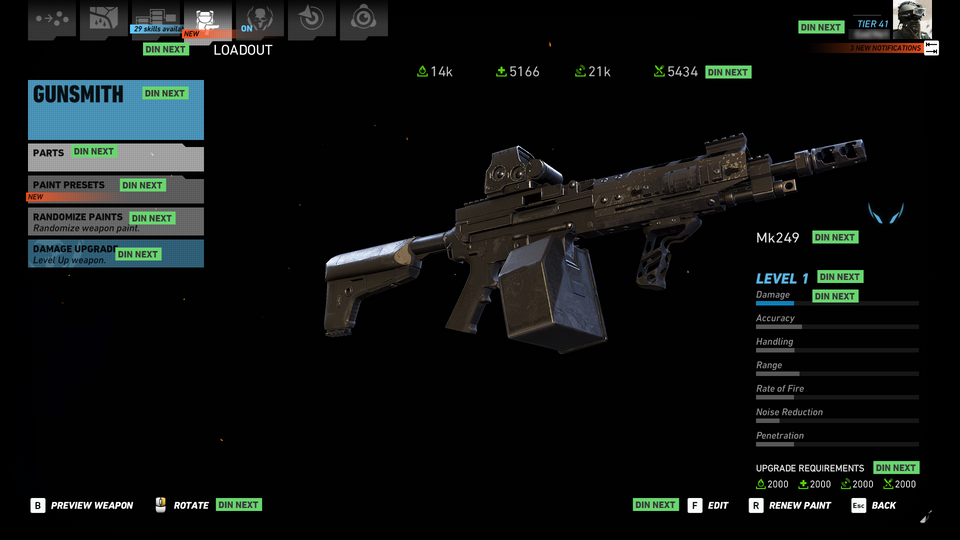Screen dimensions: 960x540
Task: Switch to the skull emblem tab
Action: pyautogui.click(x=259, y=20)
